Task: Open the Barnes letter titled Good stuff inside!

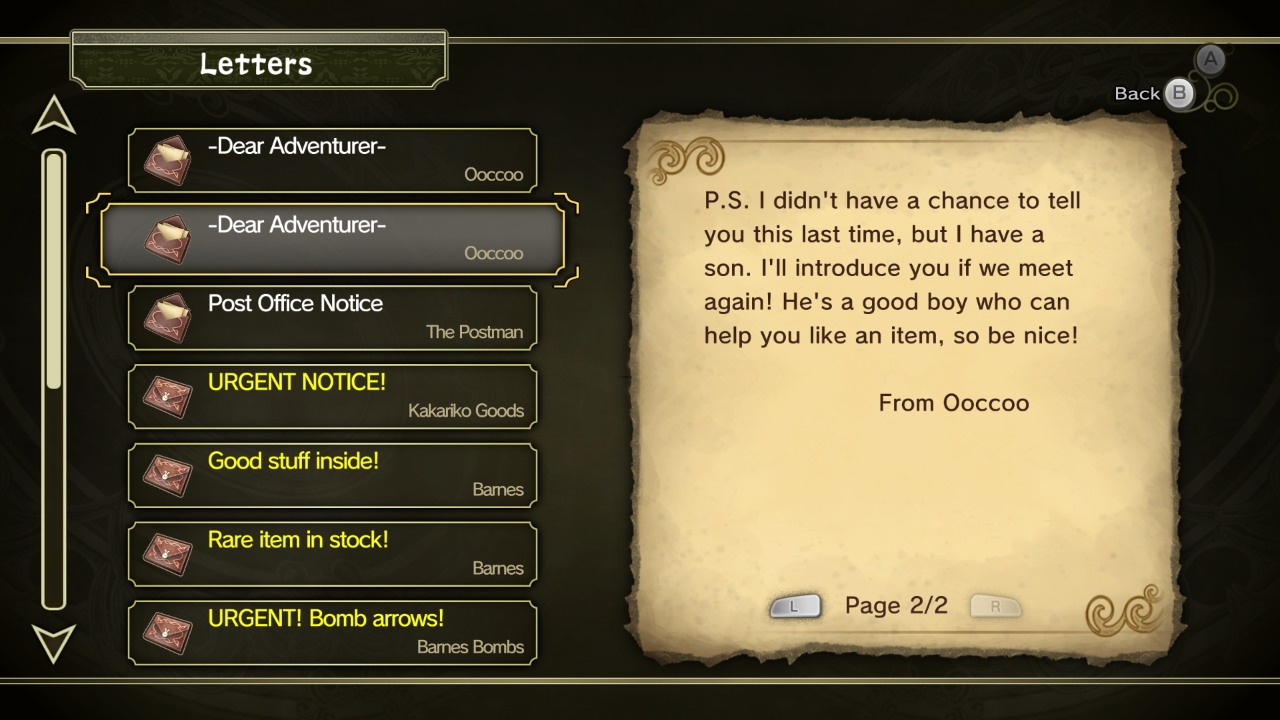Action: [x=332, y=475]
